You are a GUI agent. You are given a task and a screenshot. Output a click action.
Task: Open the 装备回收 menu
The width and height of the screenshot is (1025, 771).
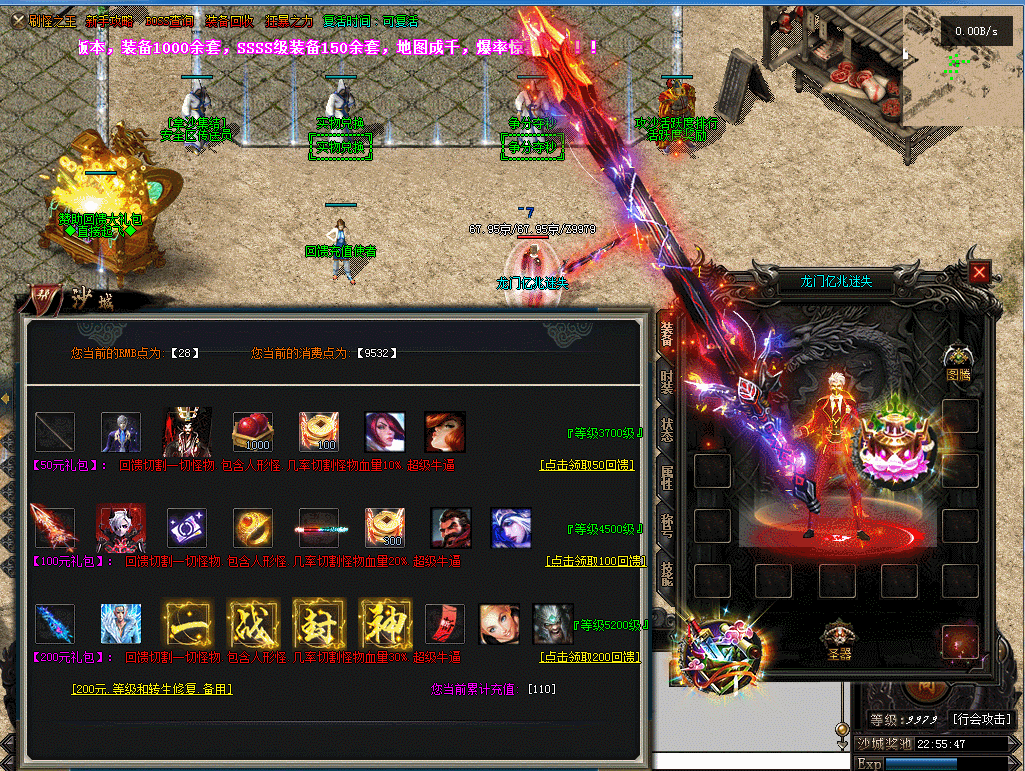point(229,21)
